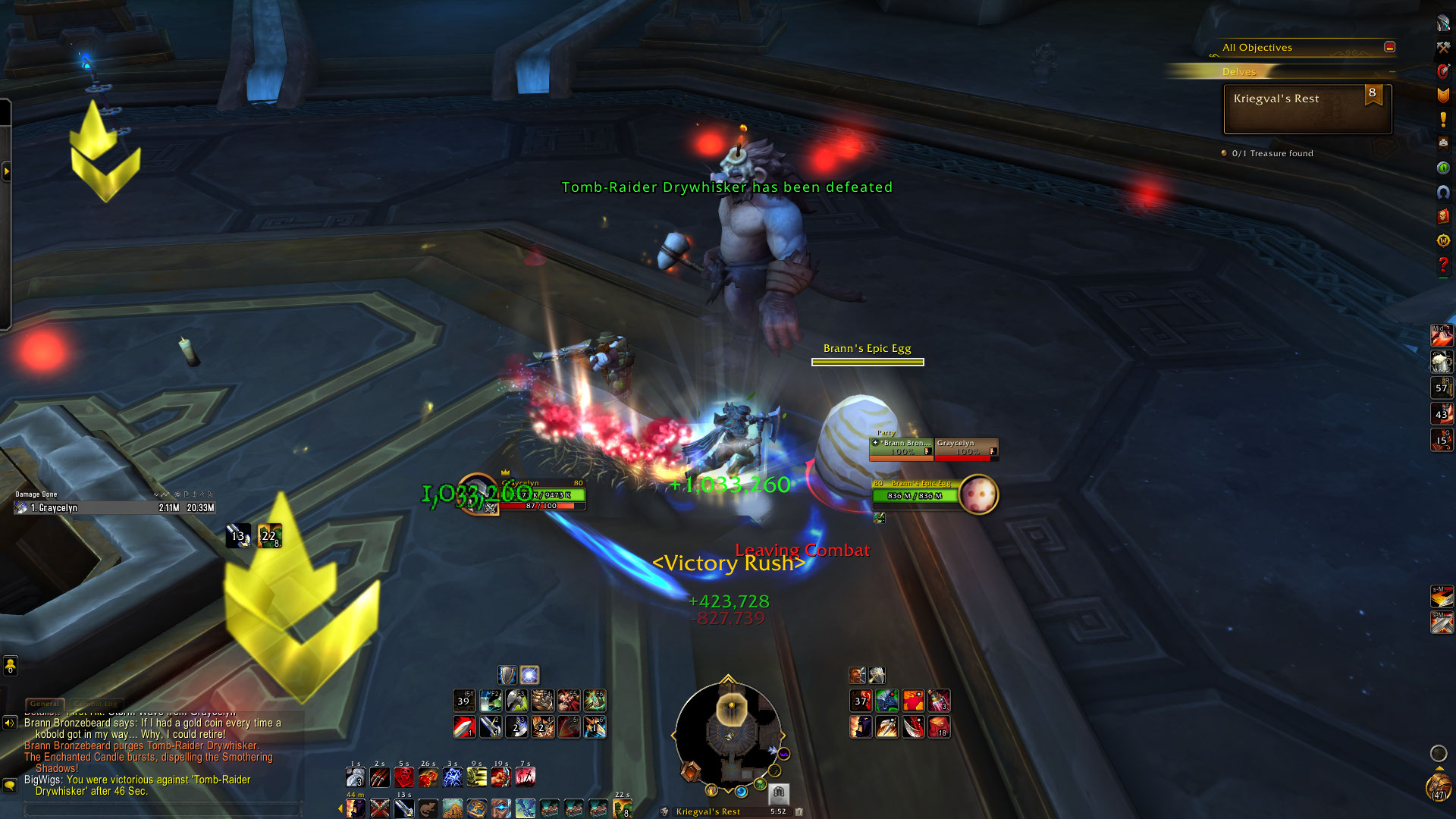The width and height of the screenshot is (1456, 819).
Task: Switch to the Combat Log tab
Action: (96, 704)
